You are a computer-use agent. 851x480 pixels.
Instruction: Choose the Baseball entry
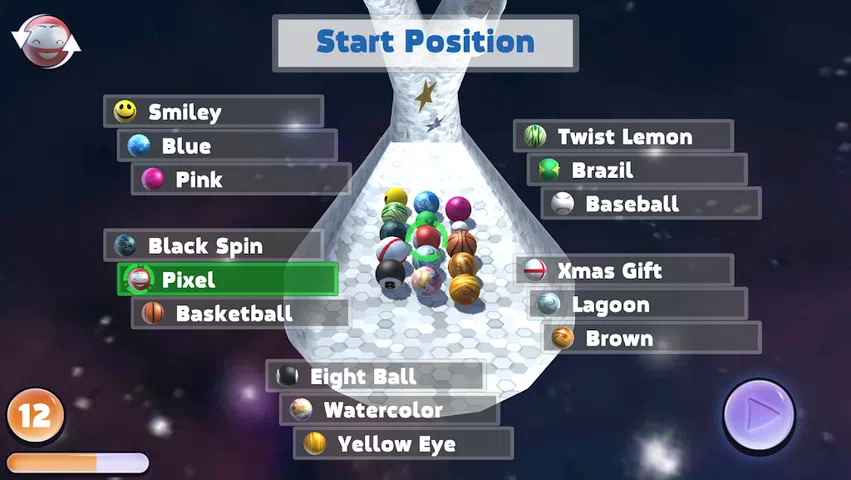[x=651, y=204]
